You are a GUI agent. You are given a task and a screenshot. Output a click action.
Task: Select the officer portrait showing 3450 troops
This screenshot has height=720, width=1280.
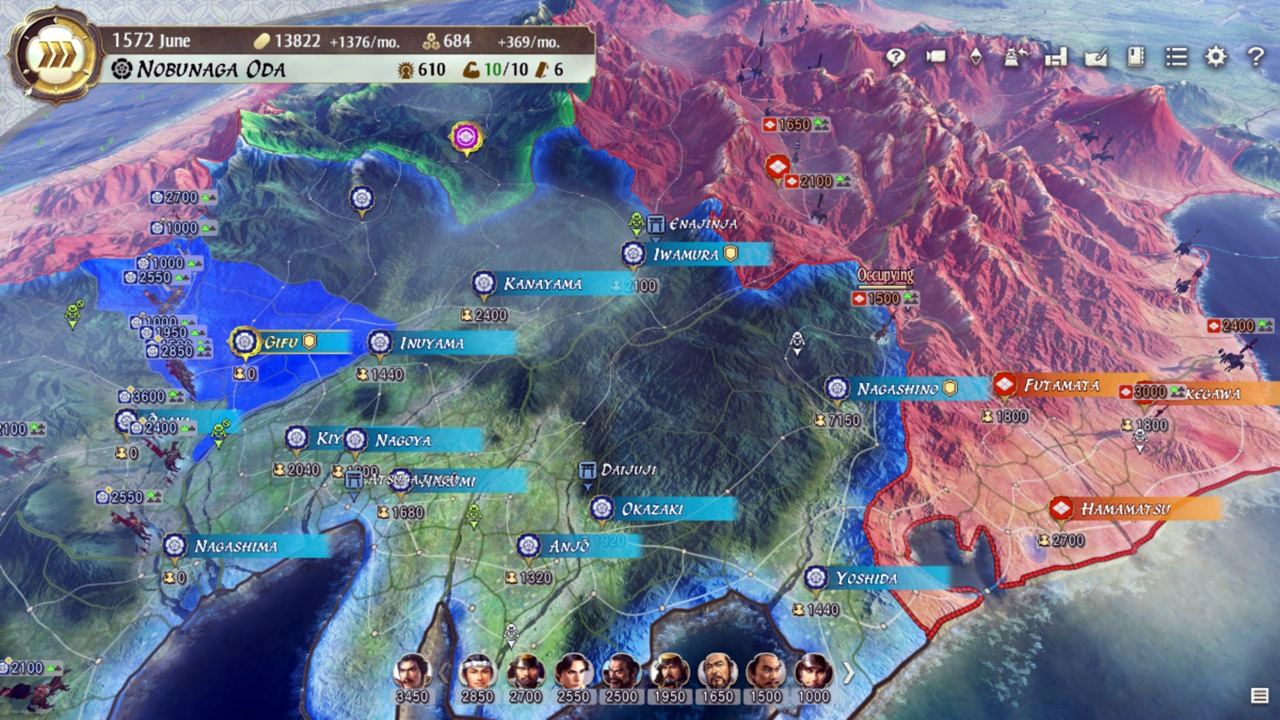[412, 669]
